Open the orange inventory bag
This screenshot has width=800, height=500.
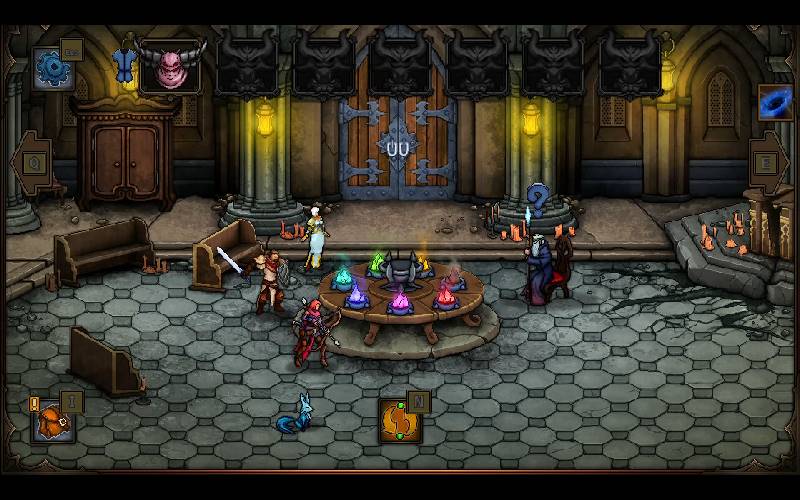point(52,422)
